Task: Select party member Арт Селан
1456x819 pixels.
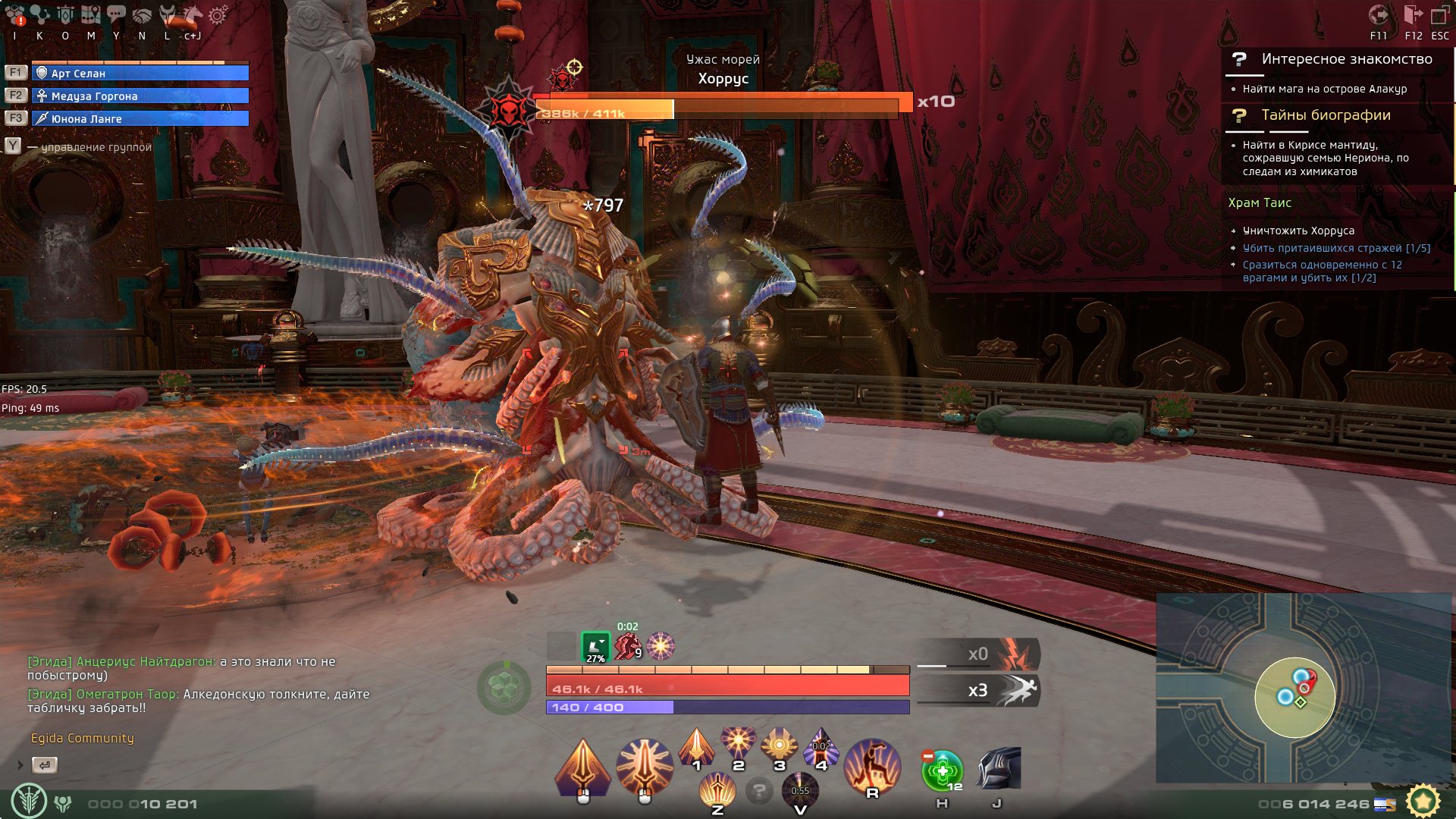Action: (140, 73)
